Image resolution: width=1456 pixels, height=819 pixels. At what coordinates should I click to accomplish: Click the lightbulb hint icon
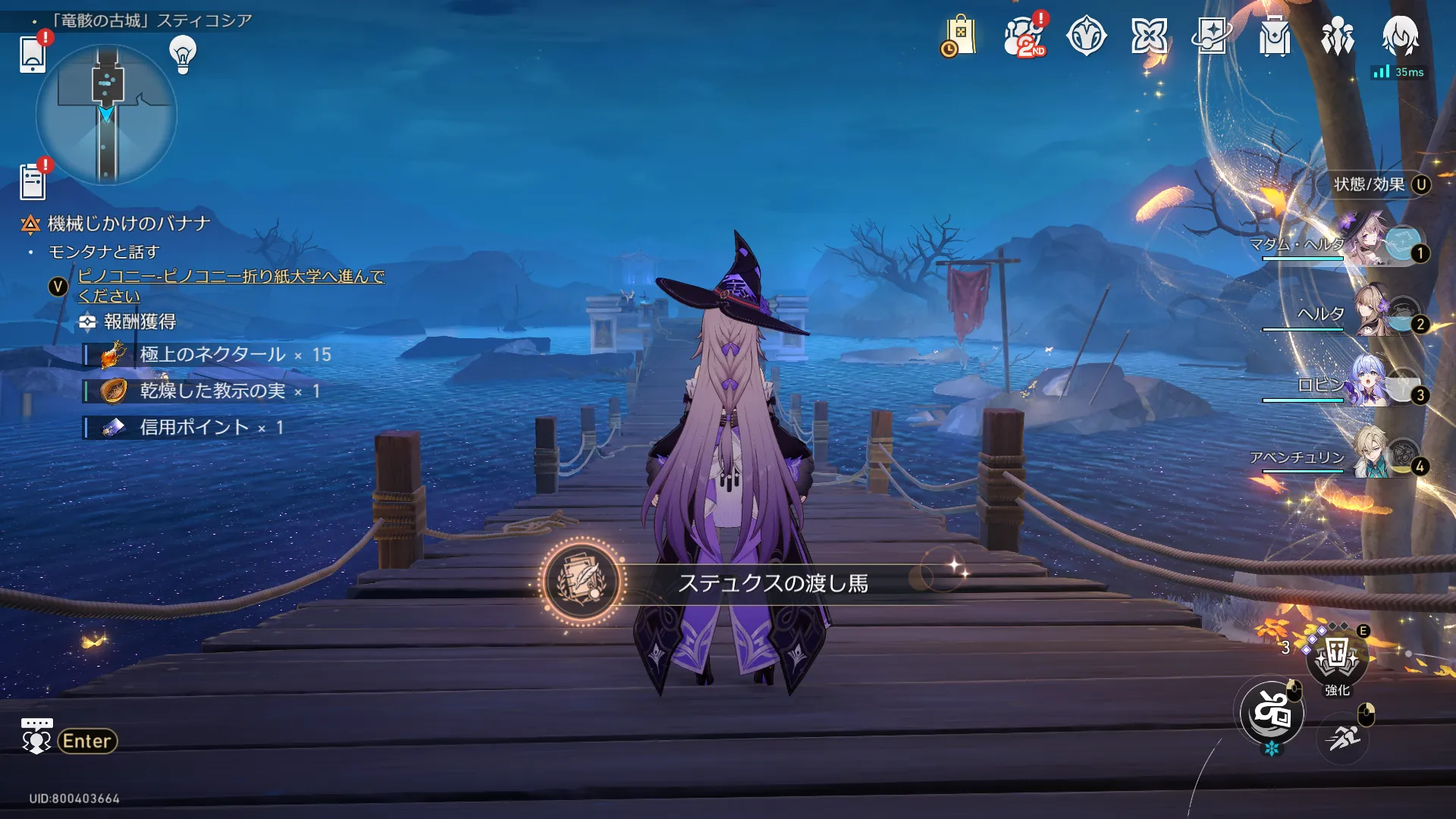pos(183,54)
